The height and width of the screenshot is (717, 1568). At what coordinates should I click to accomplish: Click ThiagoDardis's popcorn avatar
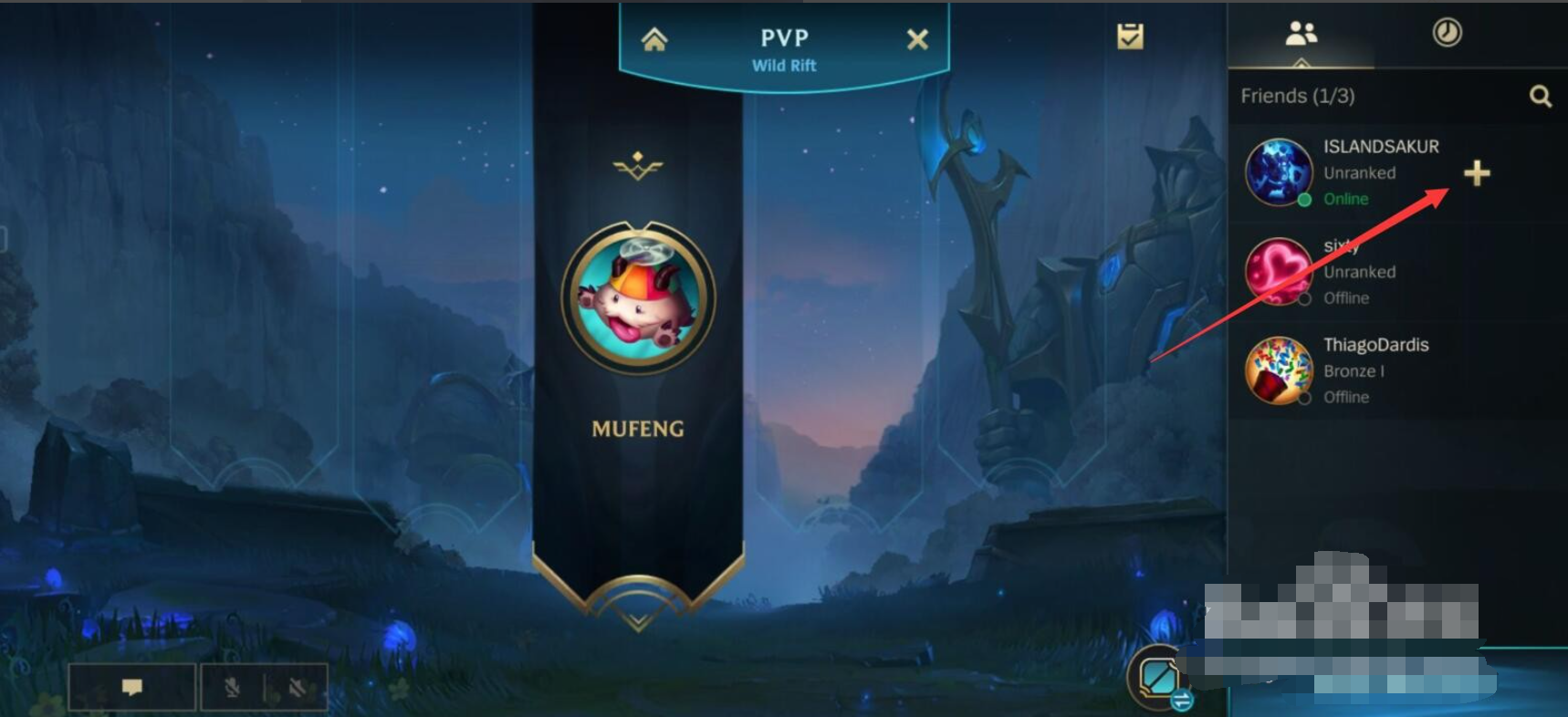1278,371
